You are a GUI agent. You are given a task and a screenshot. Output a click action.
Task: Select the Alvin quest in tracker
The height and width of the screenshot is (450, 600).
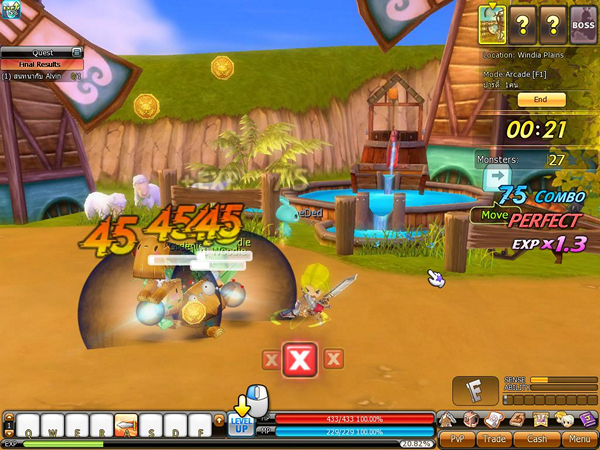click(x=42, y=76)
